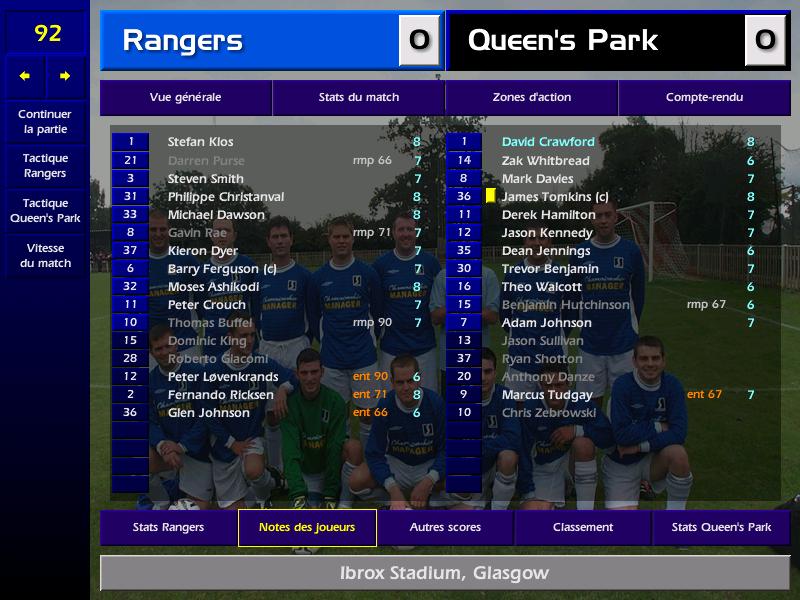This screenshot has height=600, width=800.
Task: Open Barry Ferguson's player profile
Action: point(222,269)
